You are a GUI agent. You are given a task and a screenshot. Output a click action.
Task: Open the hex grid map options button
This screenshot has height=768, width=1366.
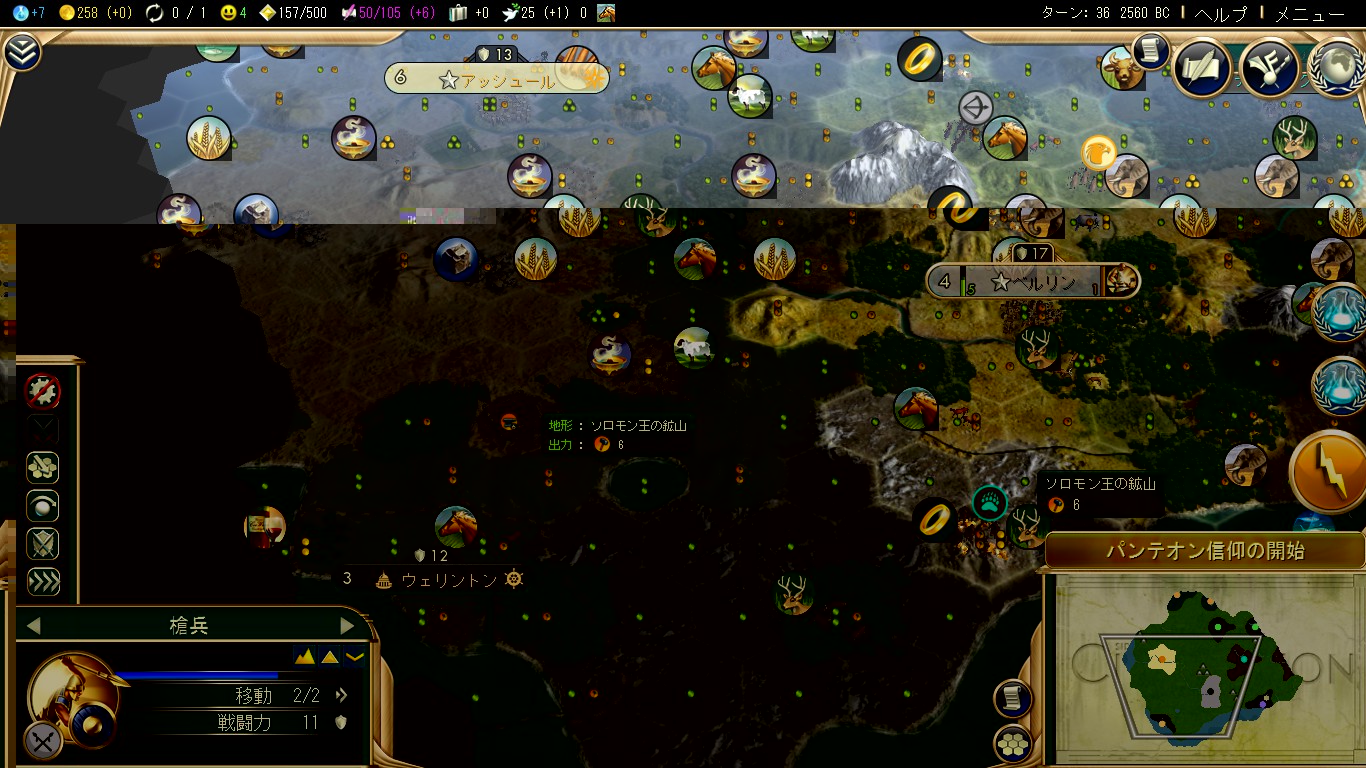pos(1013,743)
